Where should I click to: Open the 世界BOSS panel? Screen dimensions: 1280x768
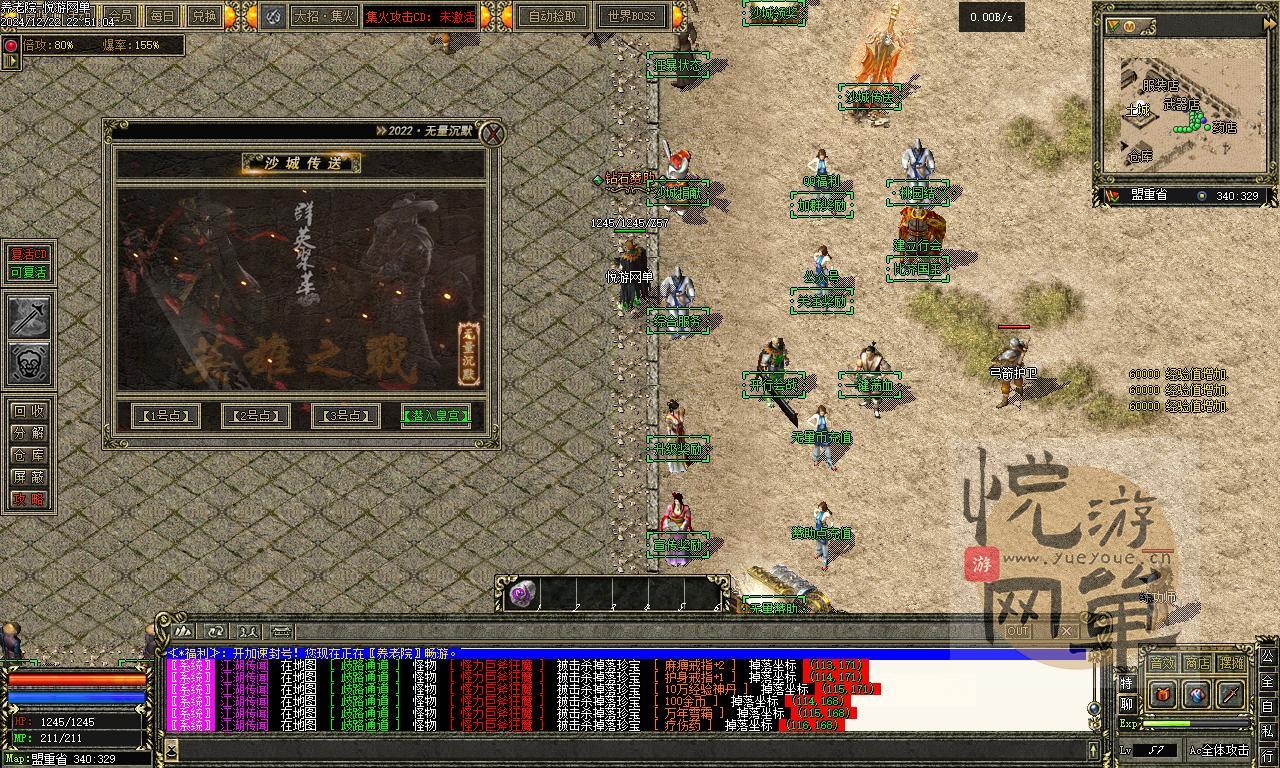[631, 16]
